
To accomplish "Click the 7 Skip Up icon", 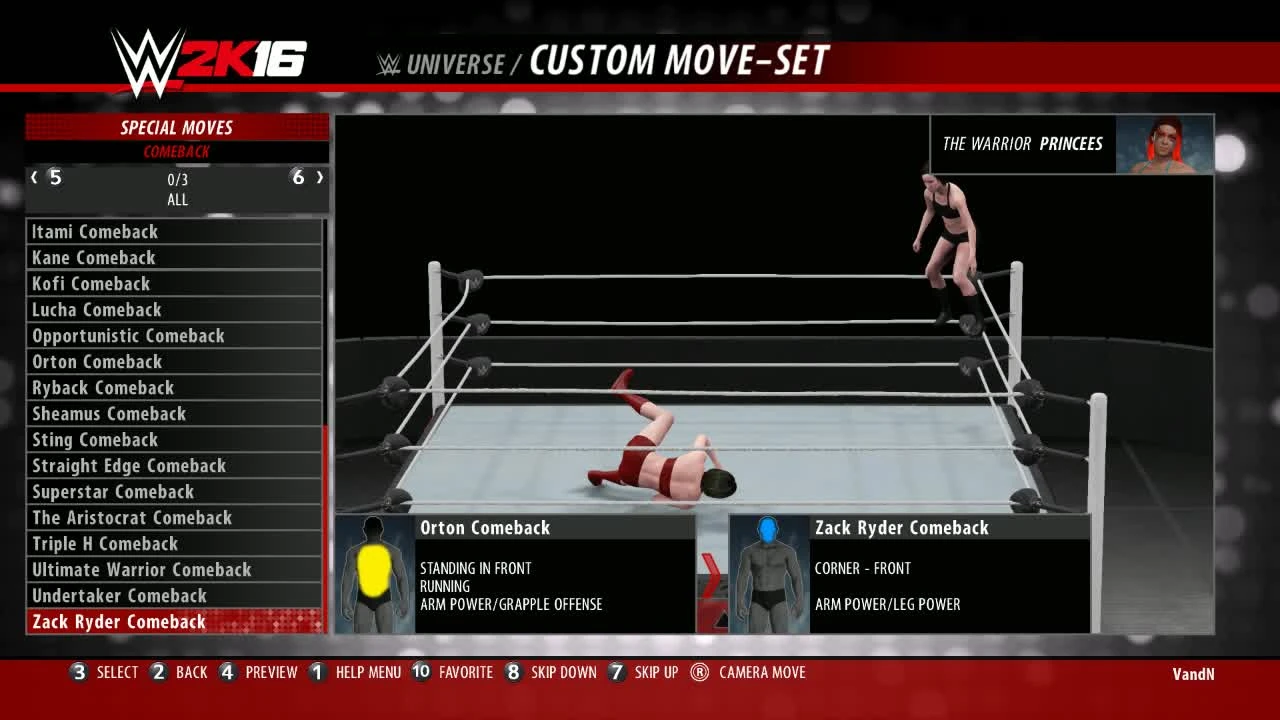I will pyautogui.click(x=617, y=672).
